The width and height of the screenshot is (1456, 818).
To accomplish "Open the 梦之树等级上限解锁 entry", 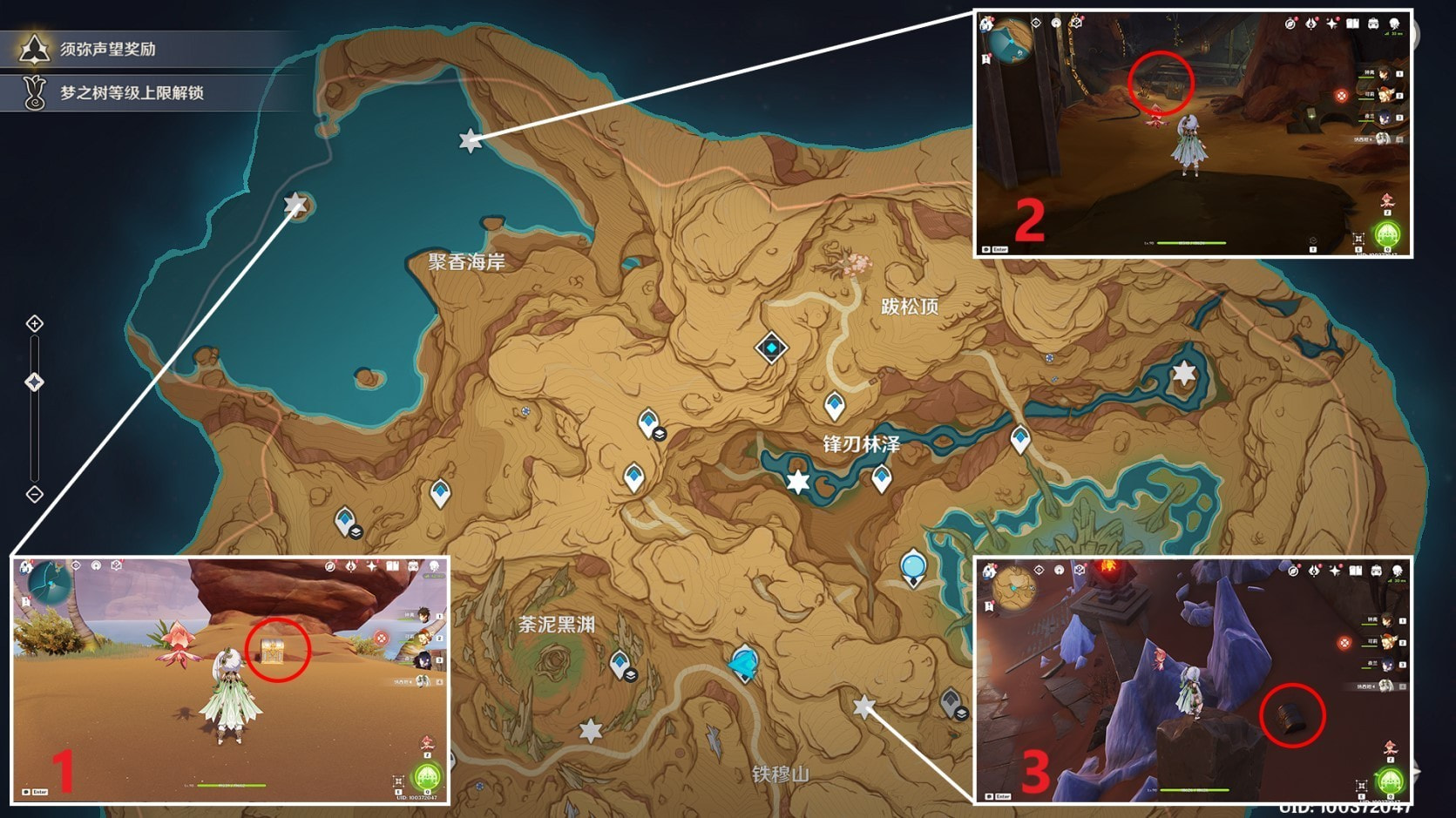I will tap(131, 92).
